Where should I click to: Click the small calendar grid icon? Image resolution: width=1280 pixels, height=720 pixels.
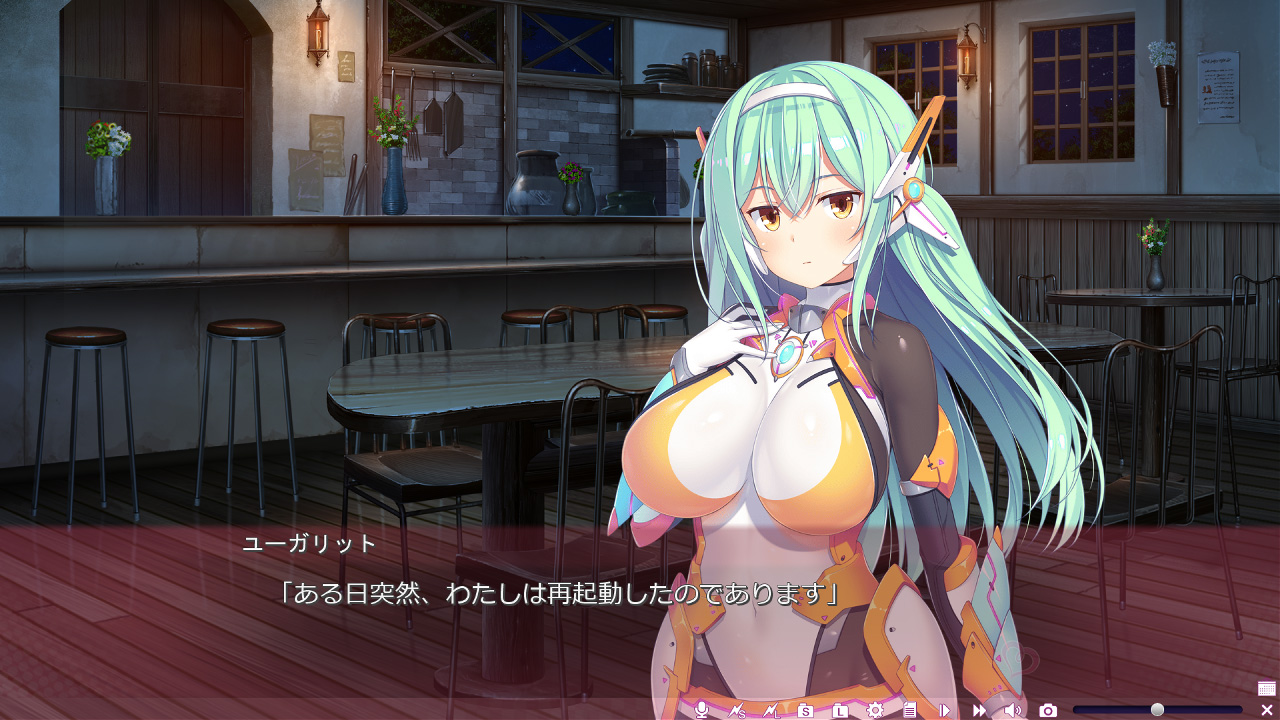point(1266,688)
